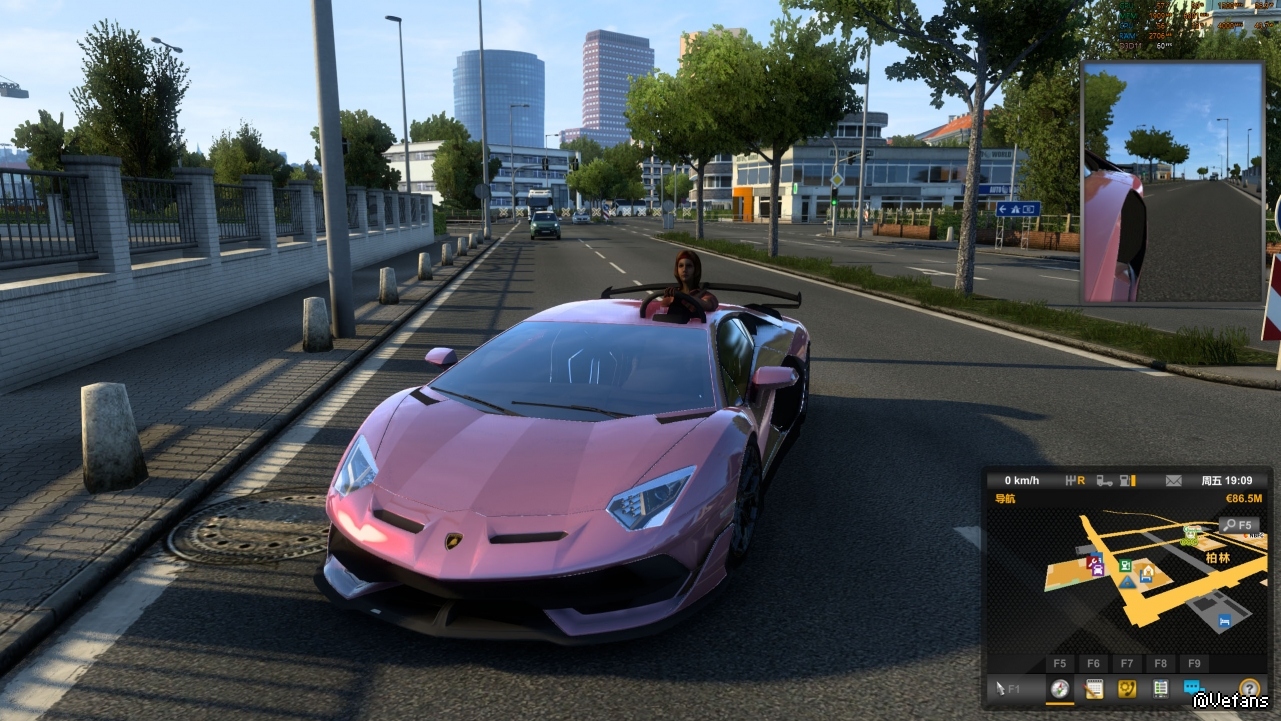Open the blue chat bubbles tab

(1192, 688)
